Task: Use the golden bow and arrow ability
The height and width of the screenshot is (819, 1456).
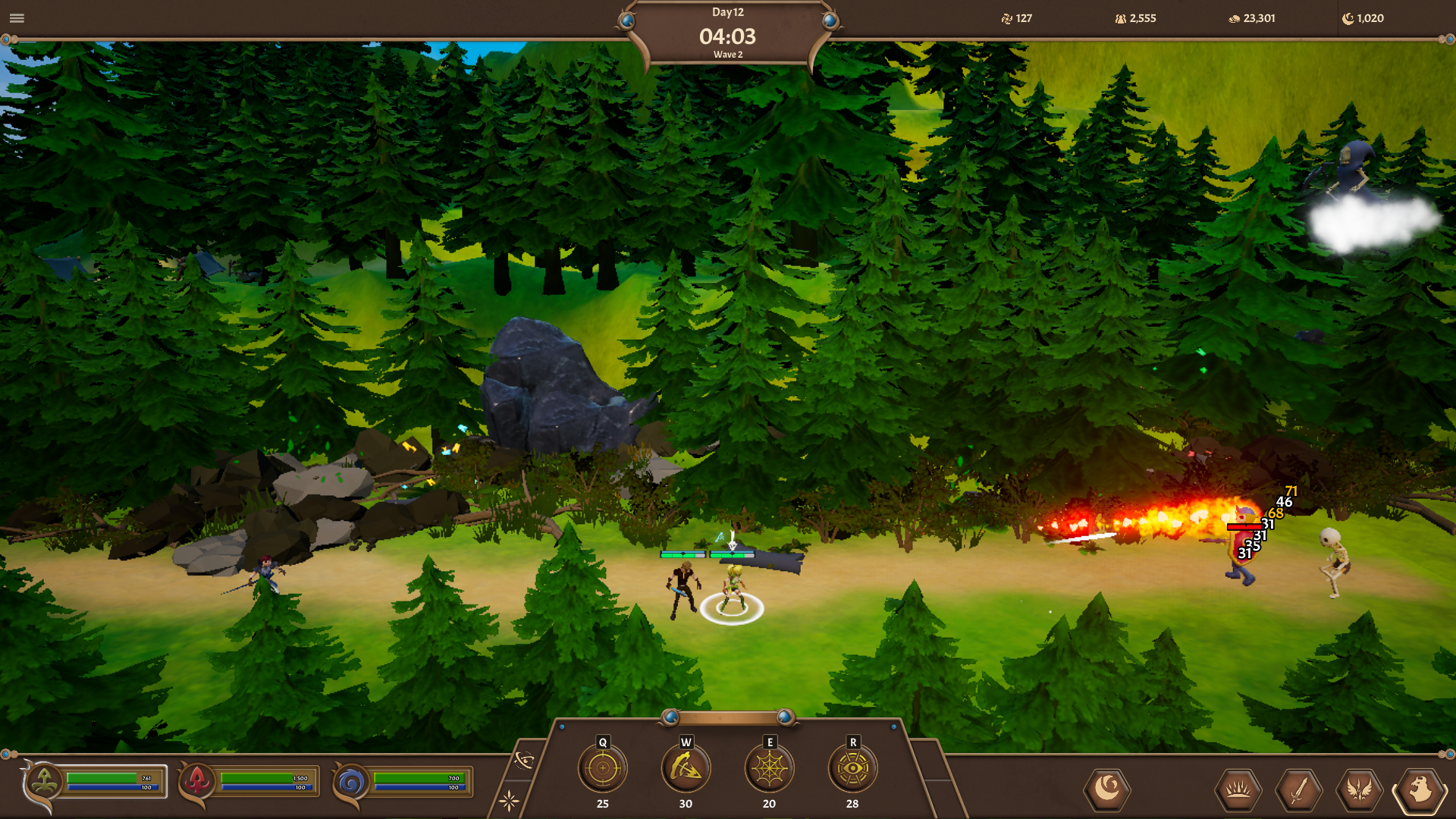Action: 686,768
